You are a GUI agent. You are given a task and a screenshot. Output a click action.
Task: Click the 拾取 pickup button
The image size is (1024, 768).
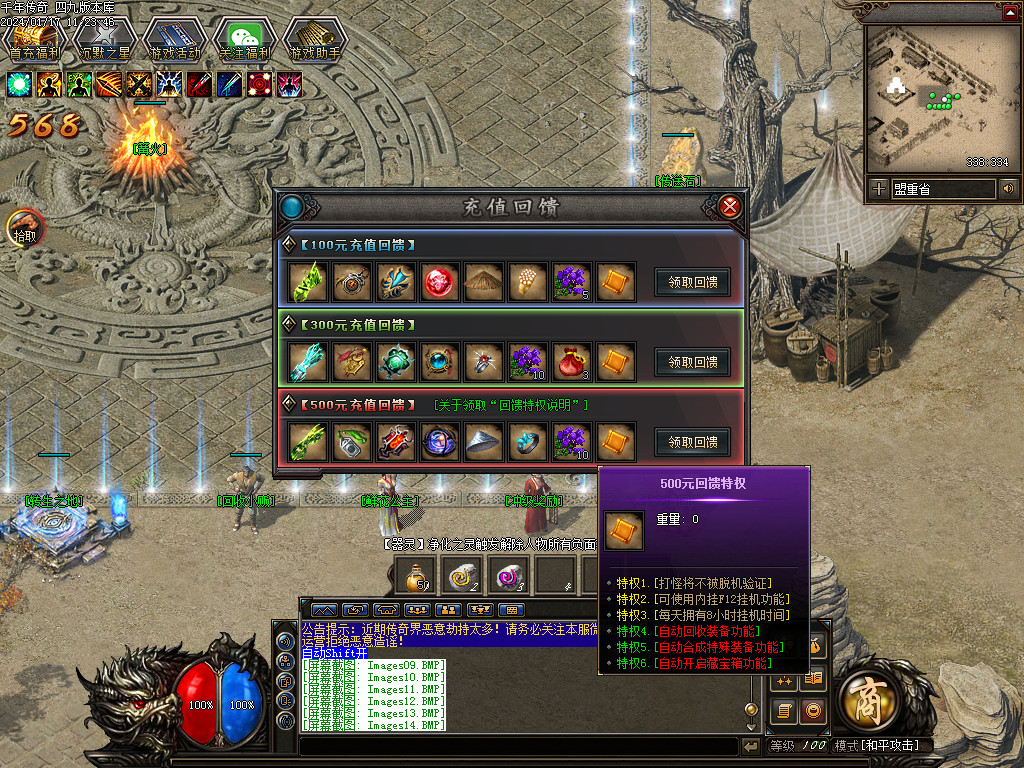tap(25, 229)
